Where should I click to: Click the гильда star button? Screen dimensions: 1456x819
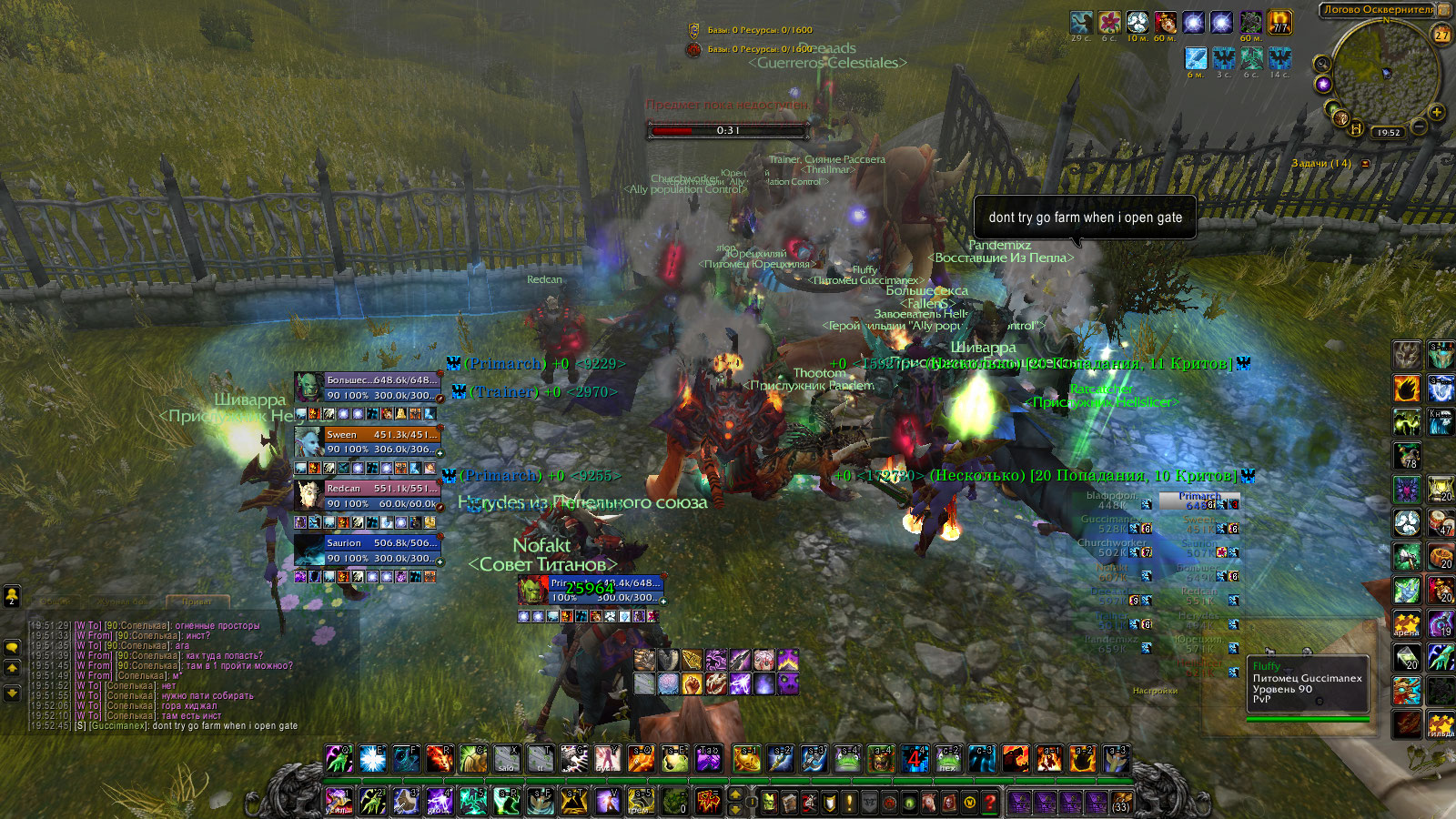pos(1441,725)
